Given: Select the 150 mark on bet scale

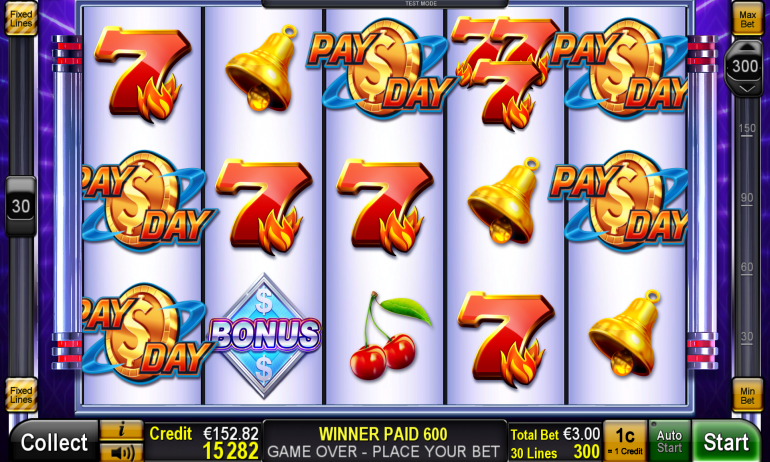Looking at the screenshot, I should coord(747,129).
